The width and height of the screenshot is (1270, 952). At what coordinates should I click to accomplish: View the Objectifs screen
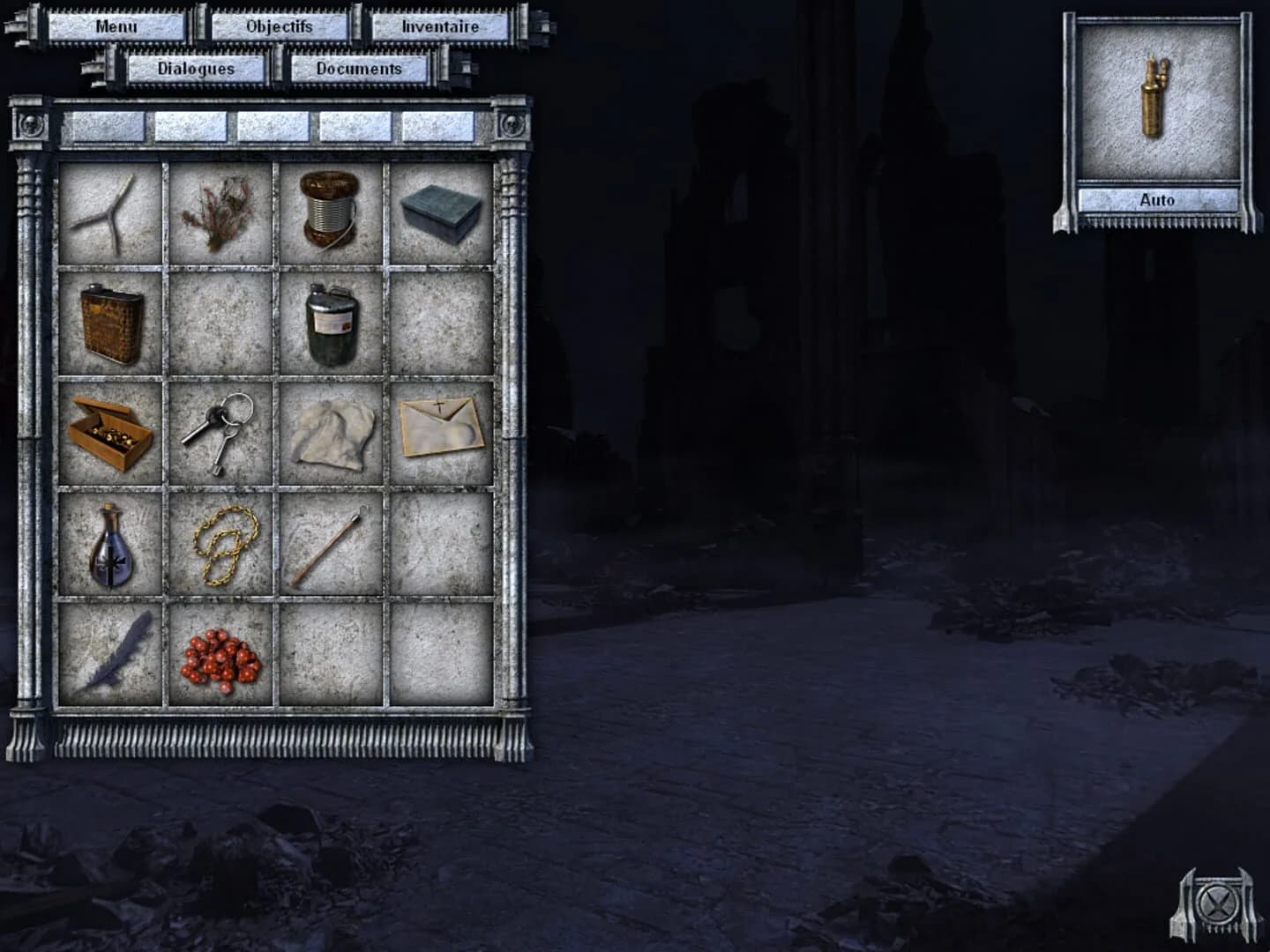click(x=281, y=27)
